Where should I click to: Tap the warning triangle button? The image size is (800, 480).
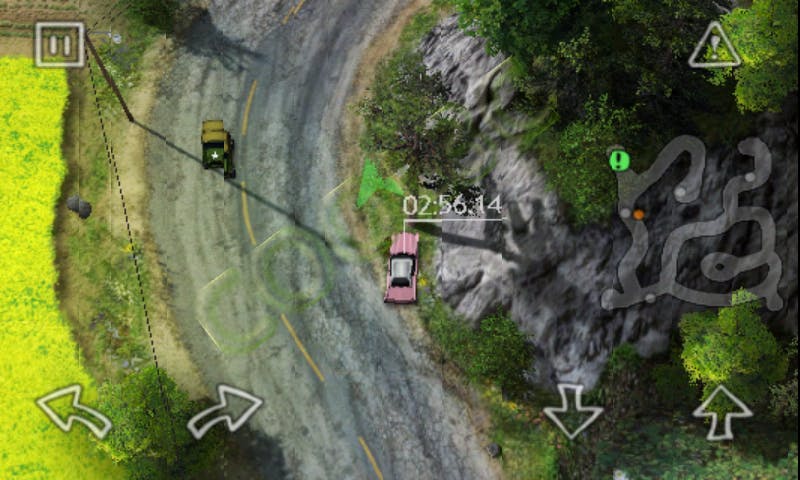pyautogui.click(x=714, y=46)
